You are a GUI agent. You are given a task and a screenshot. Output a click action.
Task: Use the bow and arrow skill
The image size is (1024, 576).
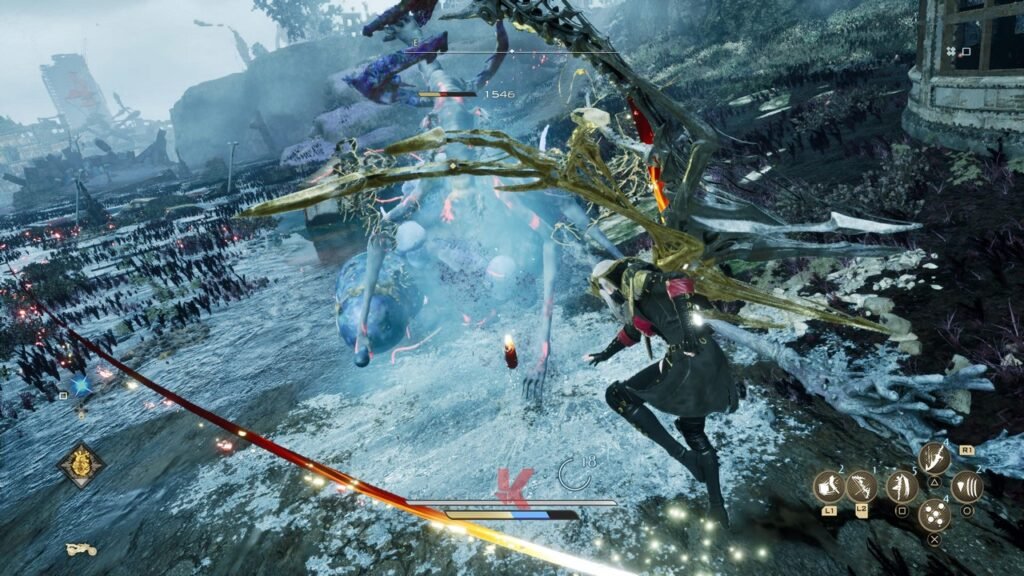[x=861, y=487]
